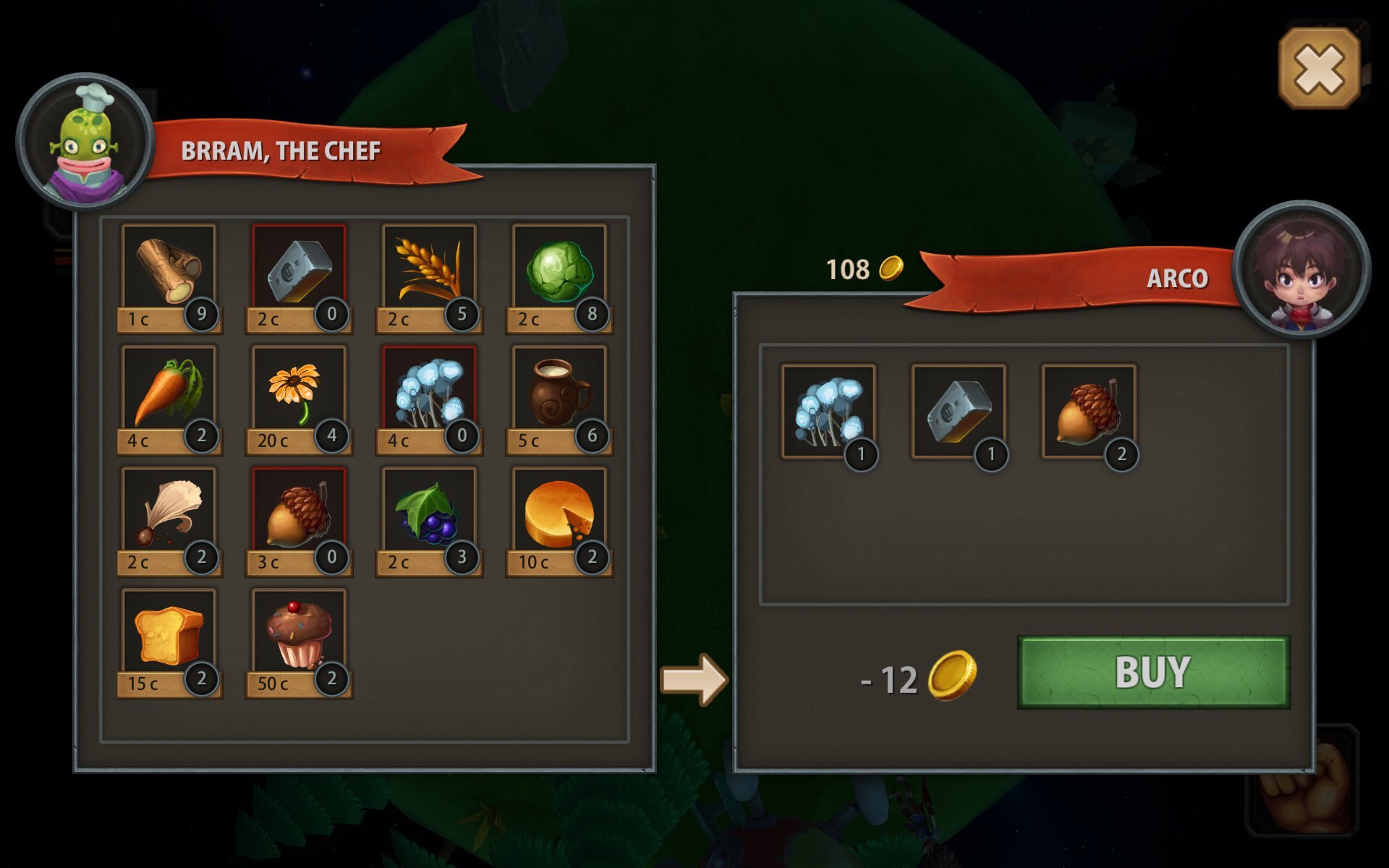Select the cheese wheel for 10c

[559, 513]
